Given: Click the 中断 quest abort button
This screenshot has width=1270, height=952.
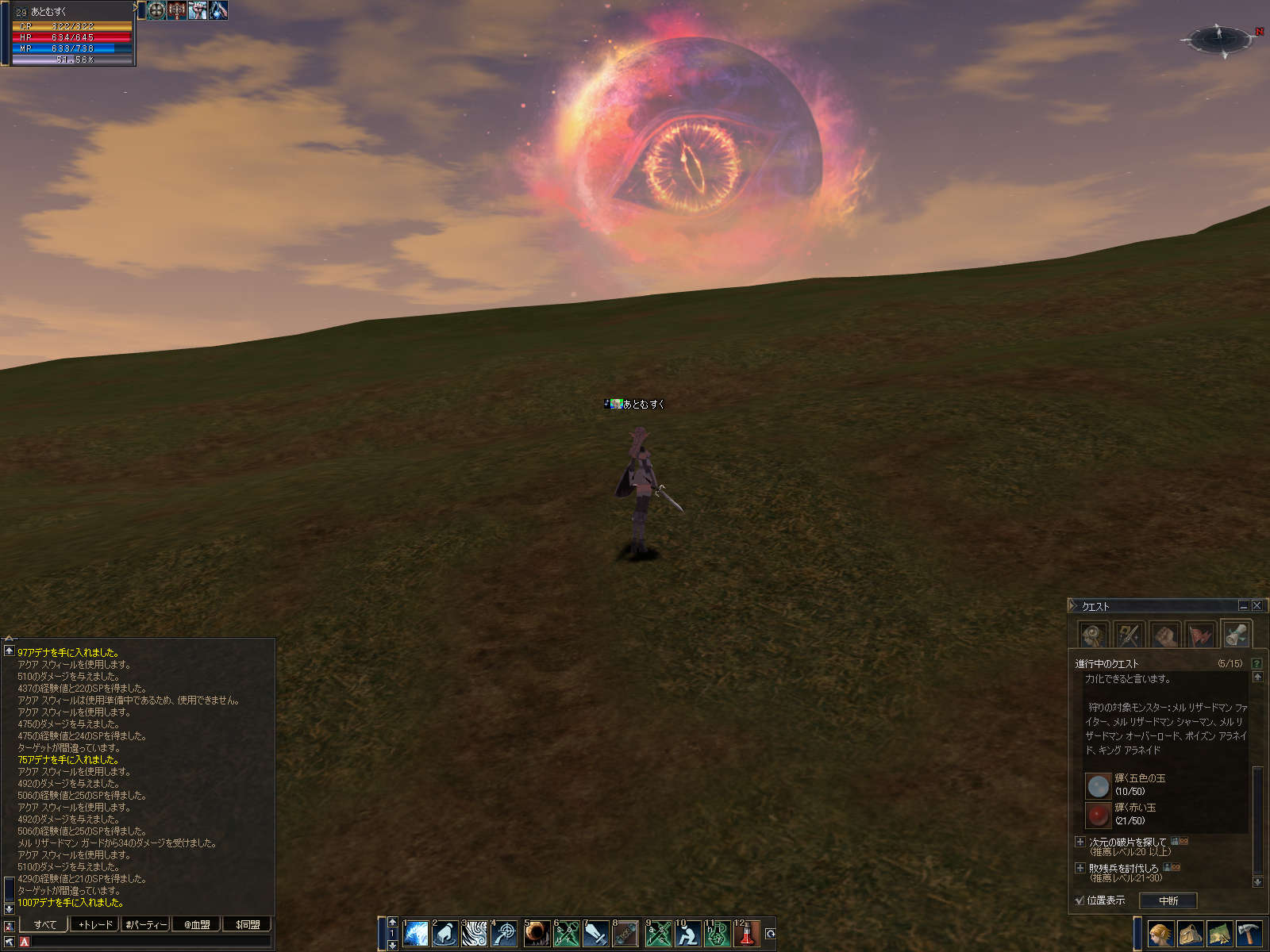Looking at the screenshot, I should click(1168, 900).
